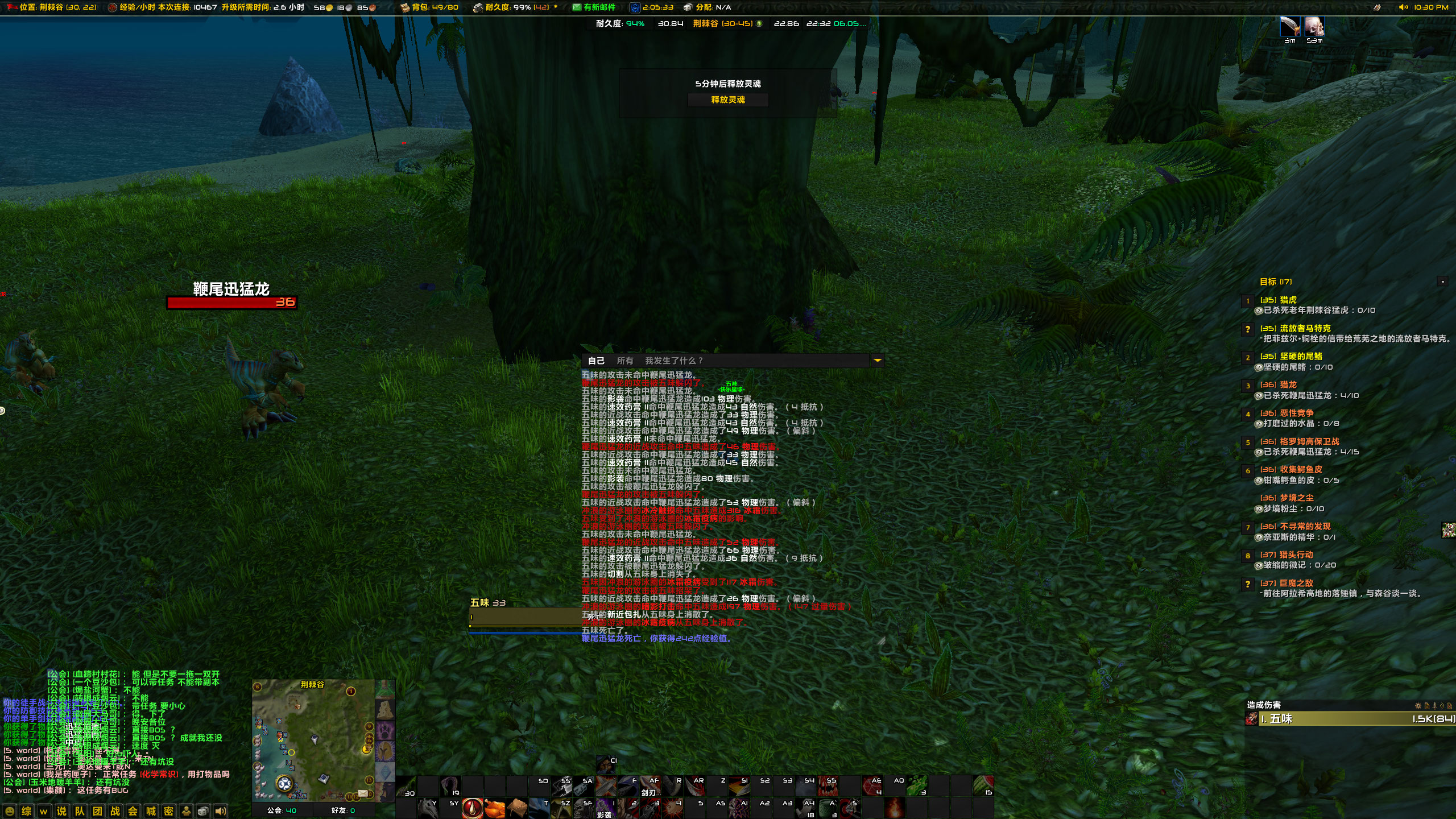The image size is (1456, 819).
Task: Toggle the 队 party chat channel button
Action: pos(80,812)
